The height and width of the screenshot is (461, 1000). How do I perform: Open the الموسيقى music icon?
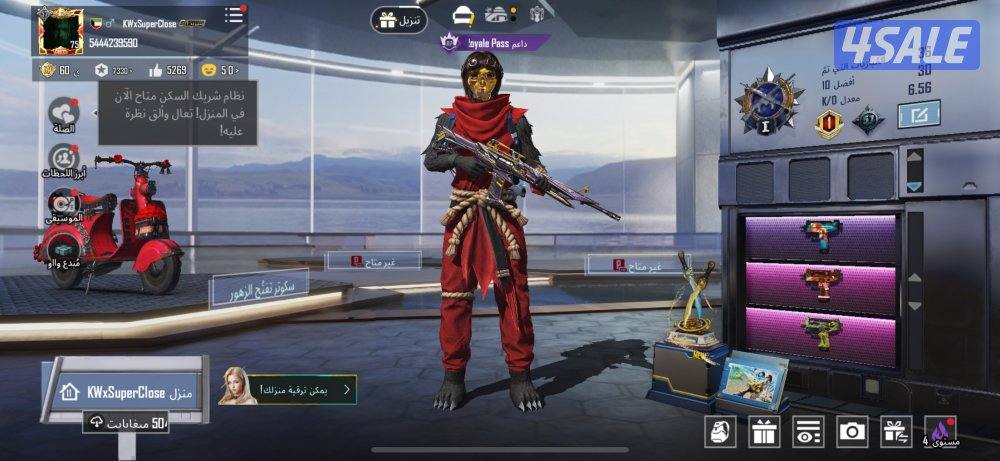coord(63,205)
